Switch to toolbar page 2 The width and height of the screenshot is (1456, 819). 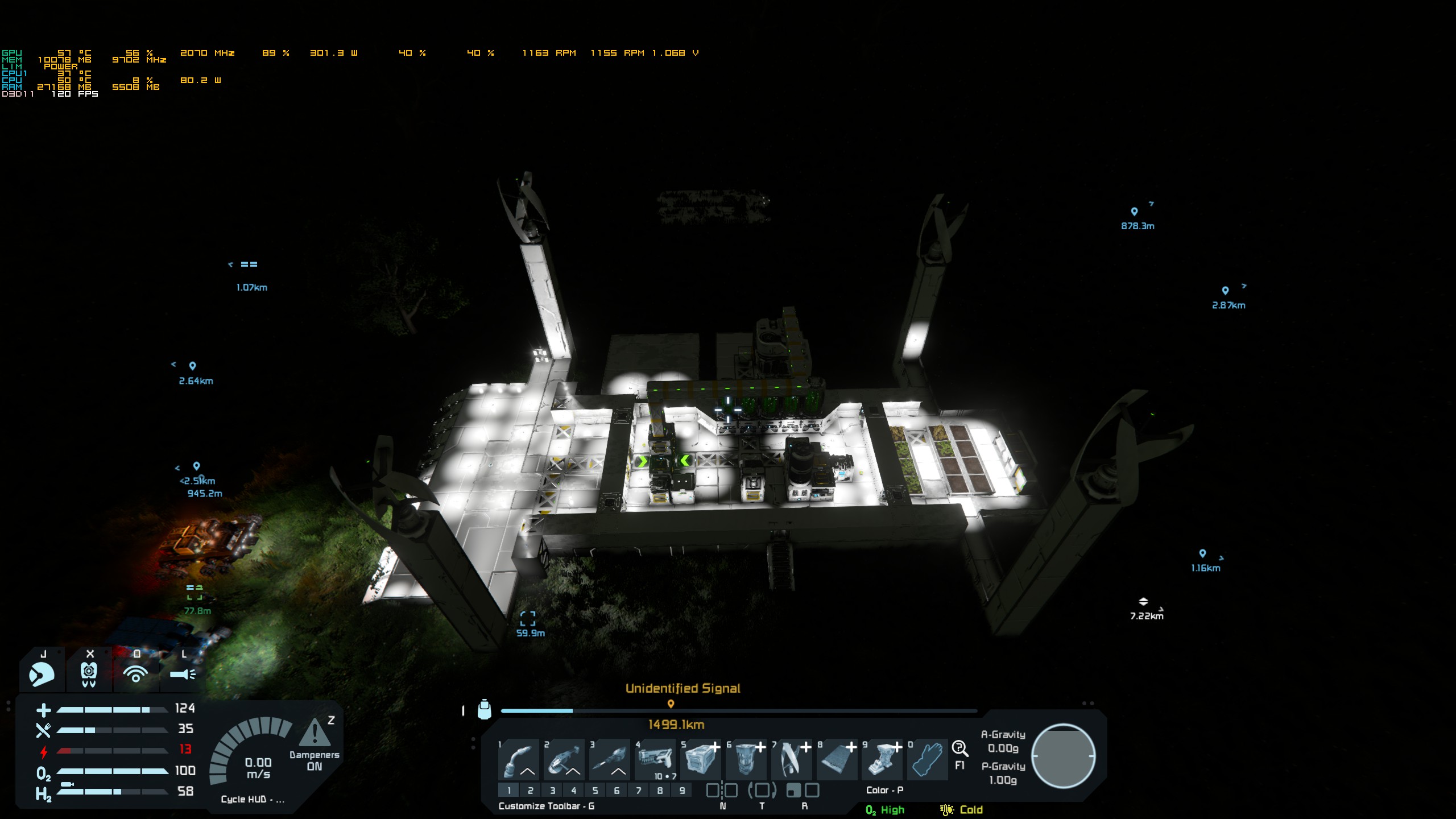click(531, 790)
